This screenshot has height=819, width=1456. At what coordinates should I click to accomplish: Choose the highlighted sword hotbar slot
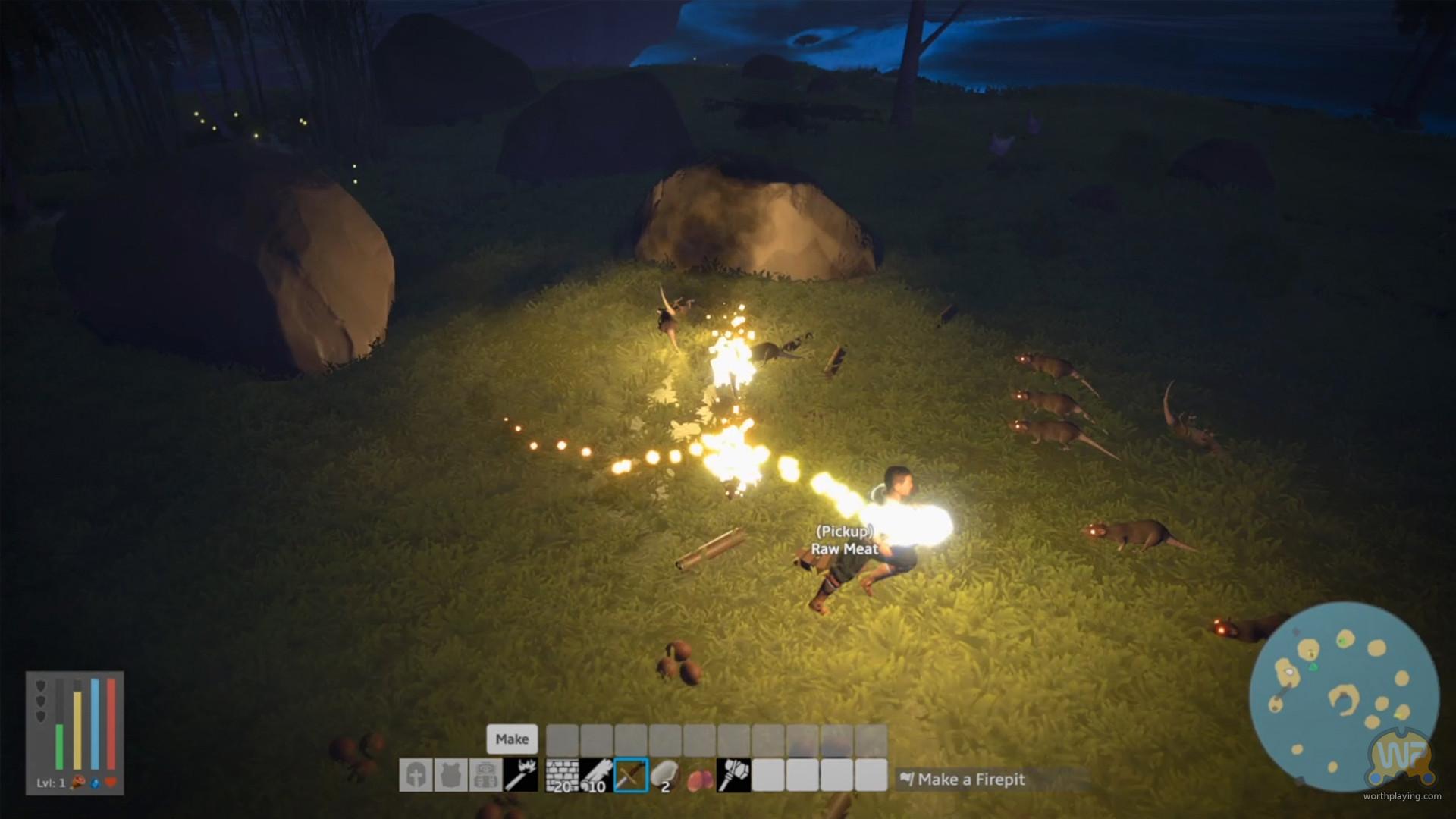pyautogui.click(x=631, y=775)
